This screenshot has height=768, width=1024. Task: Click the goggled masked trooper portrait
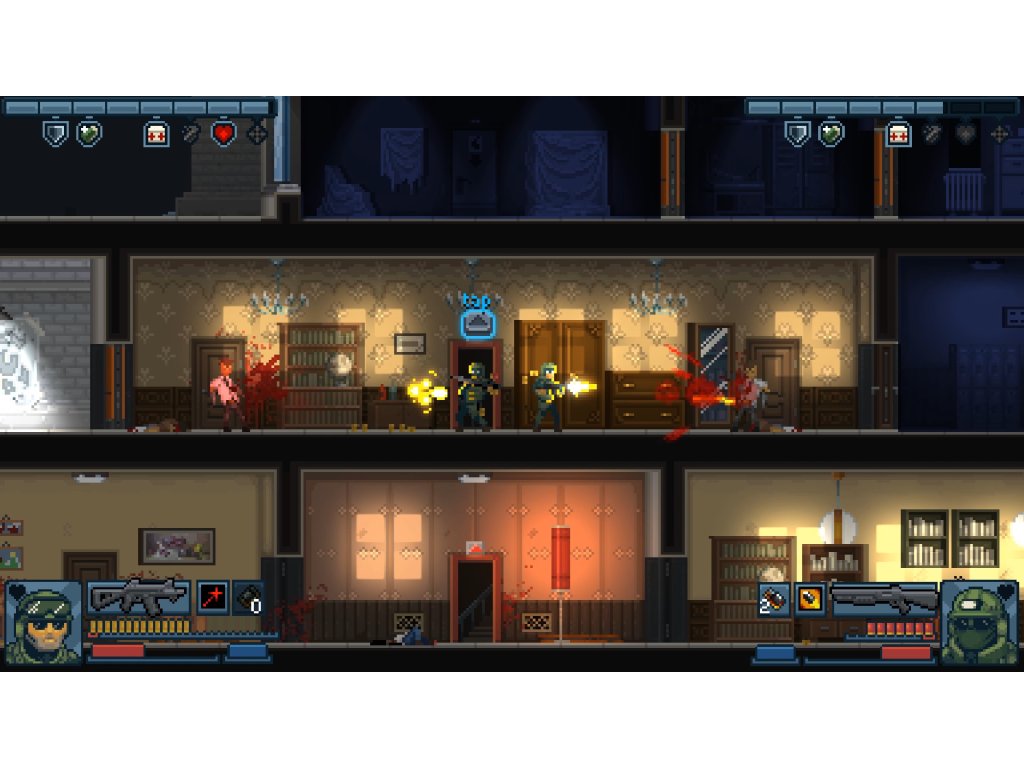[979, 622]
